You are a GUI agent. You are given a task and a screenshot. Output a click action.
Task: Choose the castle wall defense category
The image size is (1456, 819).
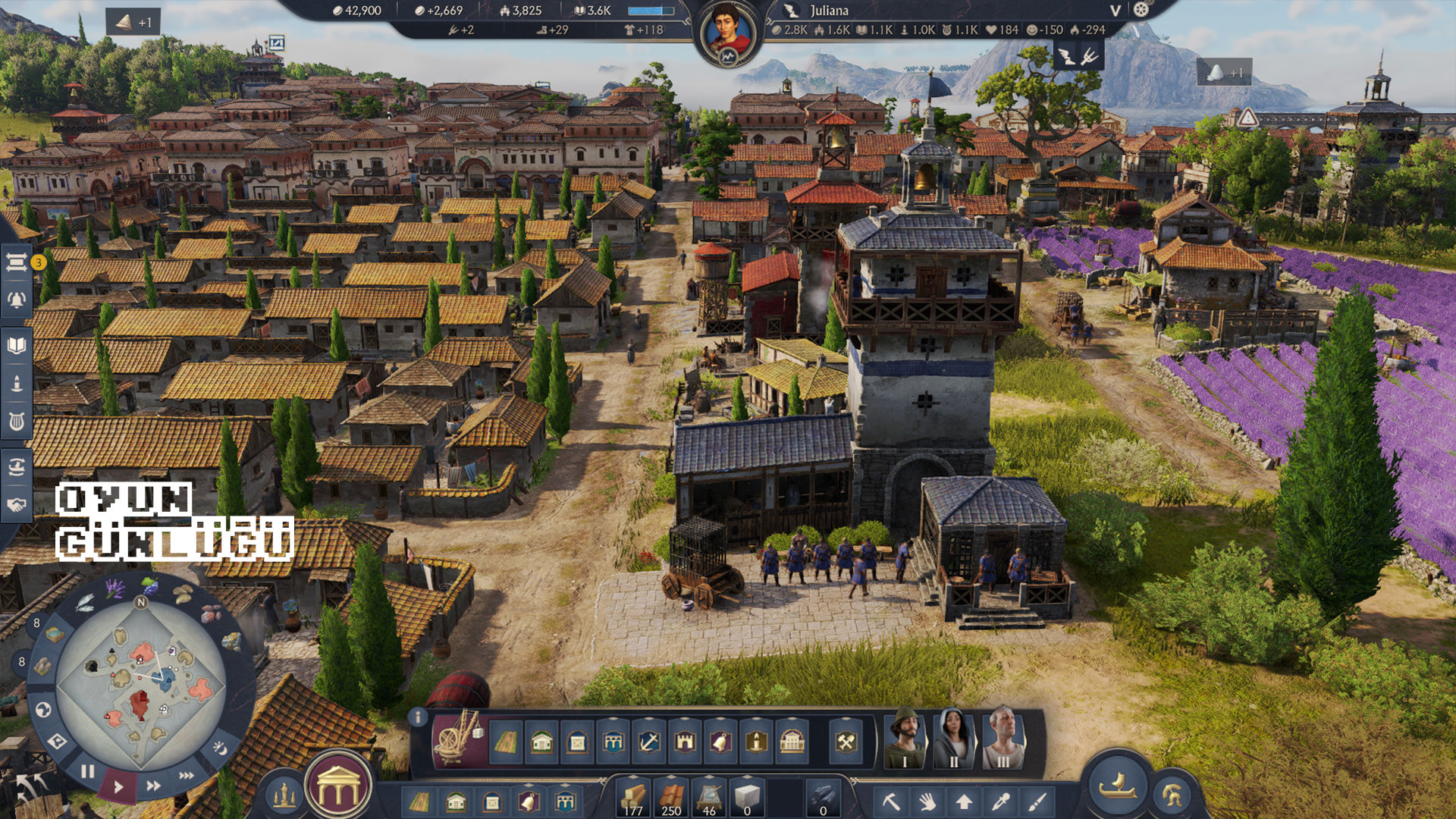point(685,741)
